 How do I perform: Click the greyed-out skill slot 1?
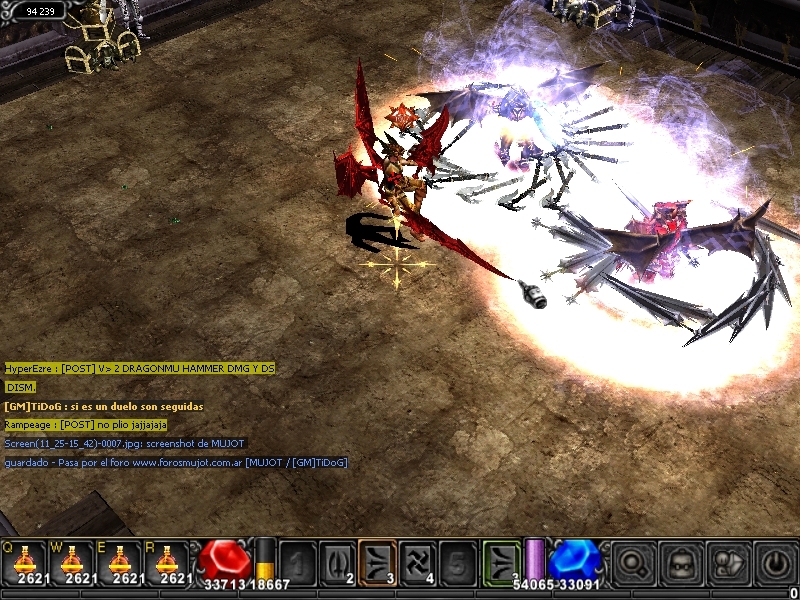coord(297,562)
